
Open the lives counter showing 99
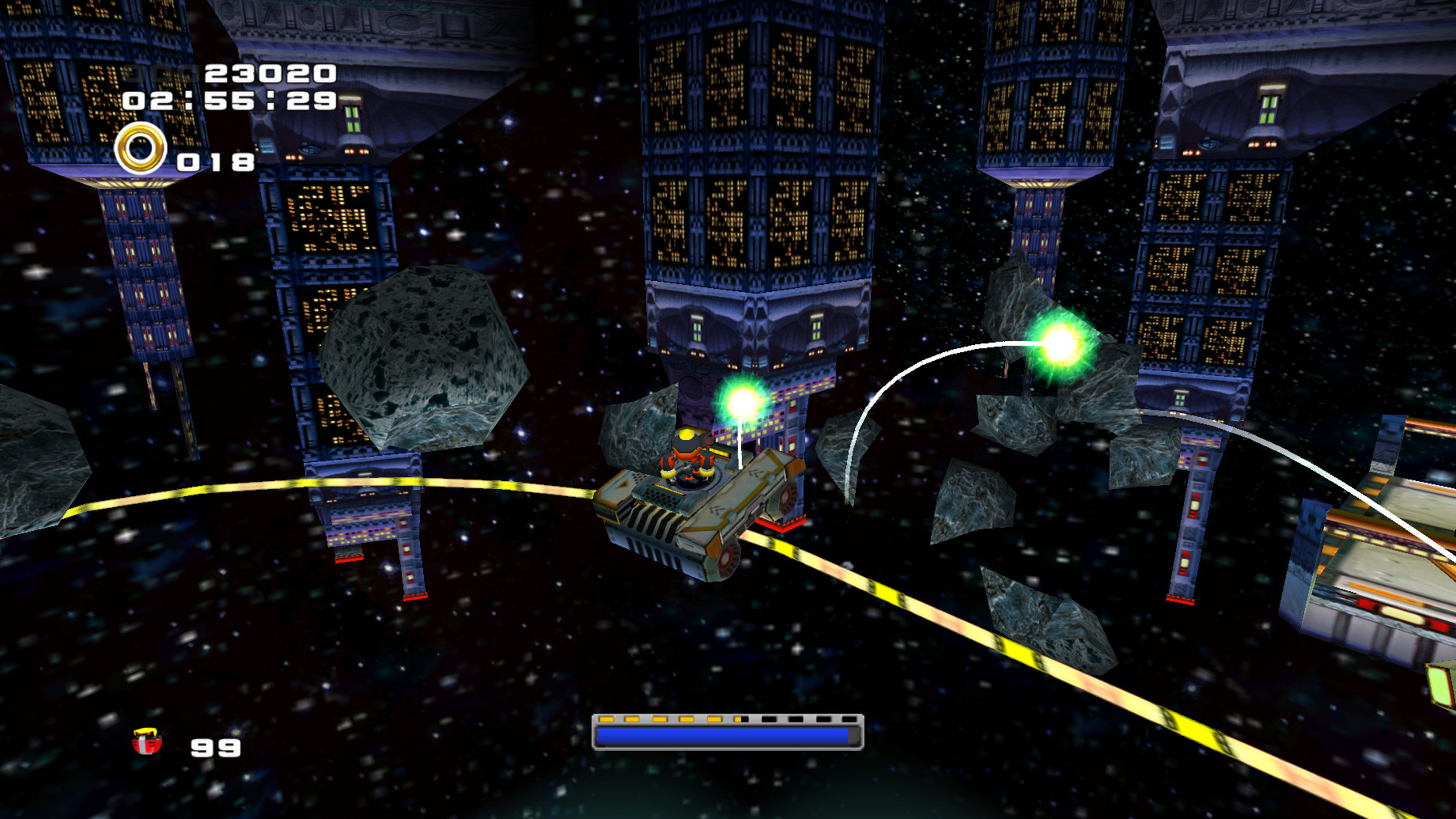point(214,746)
